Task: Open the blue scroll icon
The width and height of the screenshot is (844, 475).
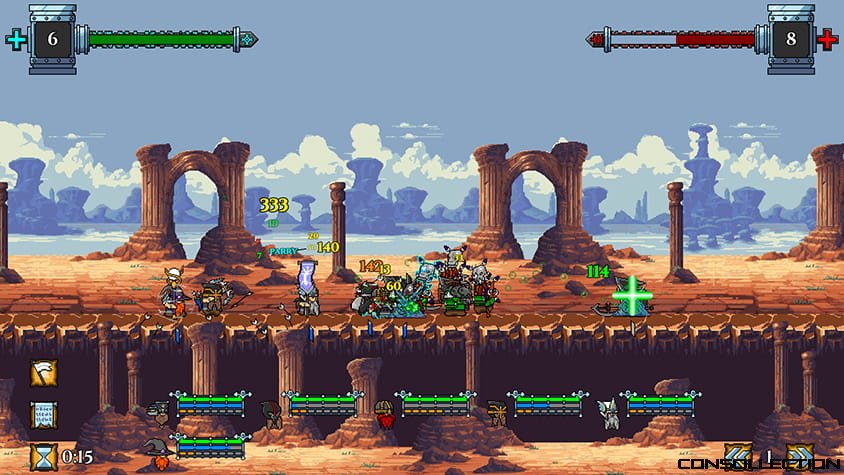Action: tap(43, 414)
